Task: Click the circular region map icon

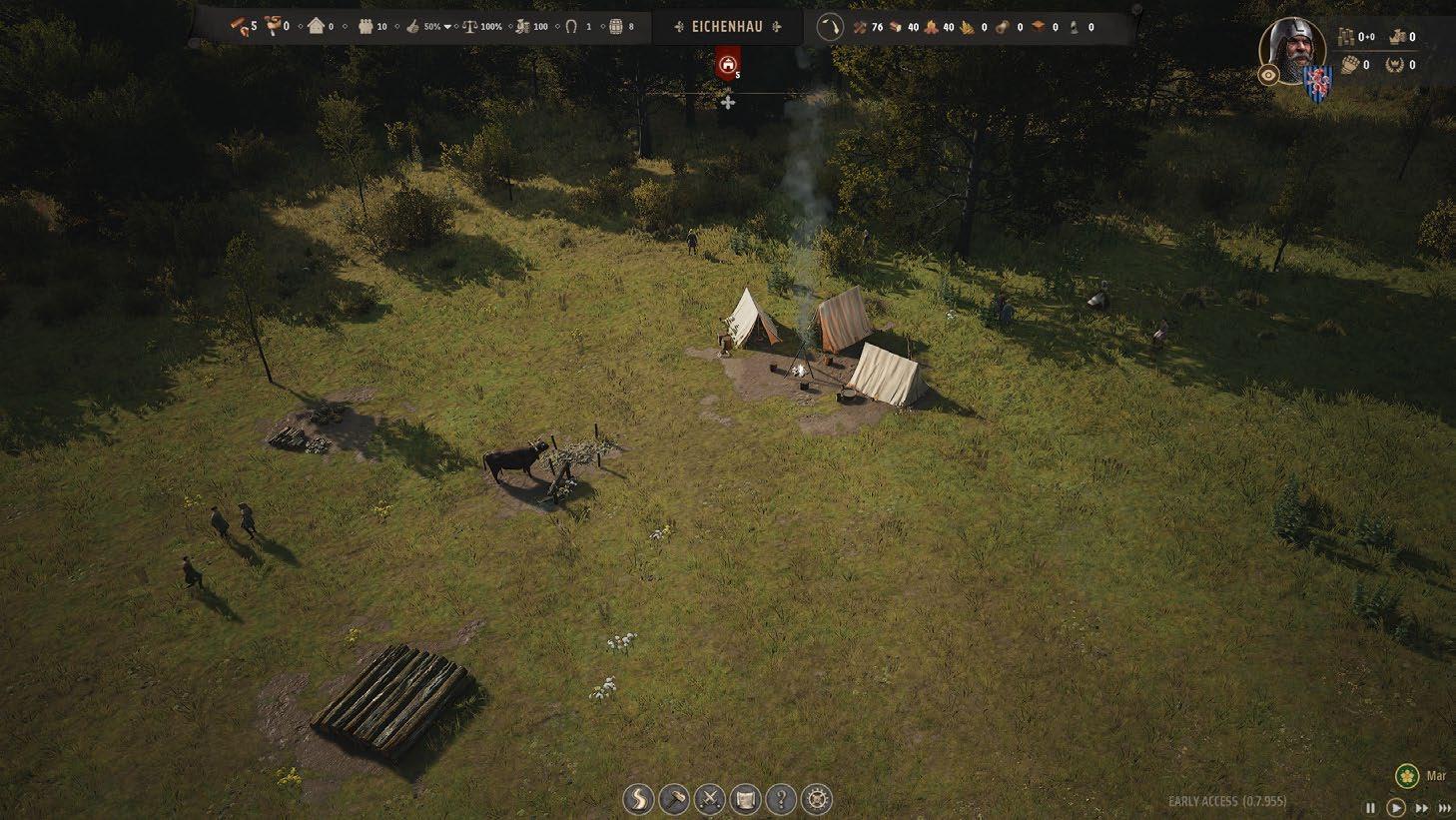Action: pyautogui.click(x=830, y=27)
